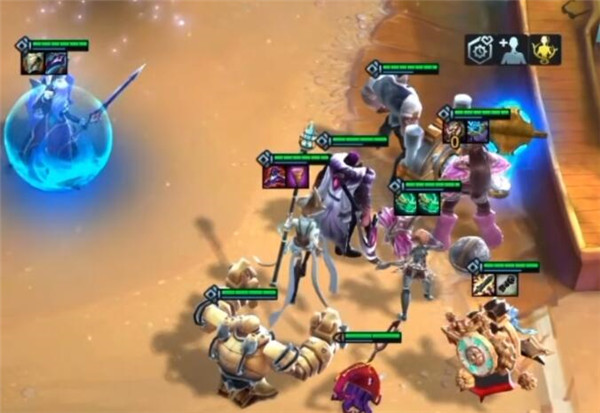
Task: Open the golden figure icon
Action: [545, 50]
